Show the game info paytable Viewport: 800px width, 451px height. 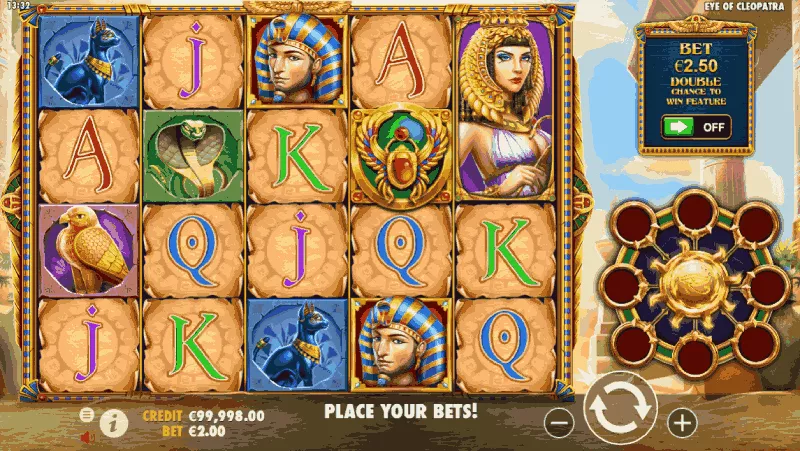click(x=115, y=423)
